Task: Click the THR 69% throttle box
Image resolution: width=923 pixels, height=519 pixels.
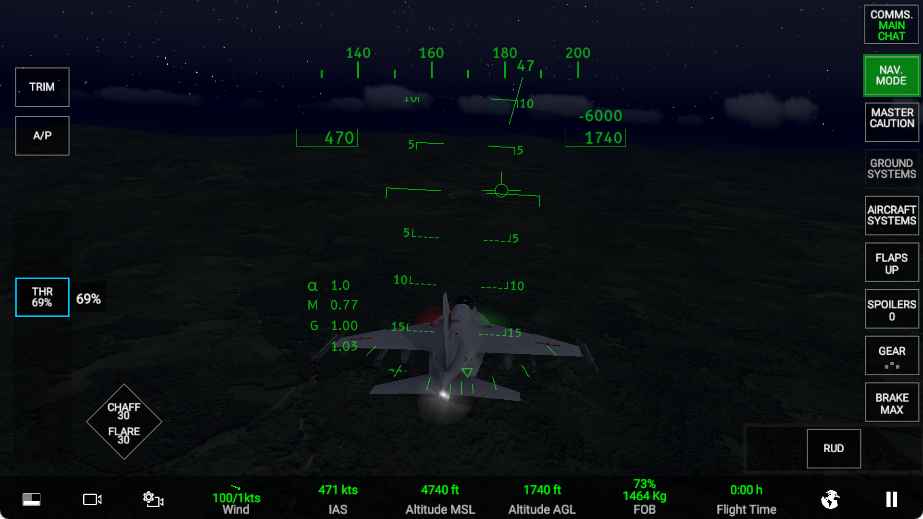Action: [x=42, y=297]
